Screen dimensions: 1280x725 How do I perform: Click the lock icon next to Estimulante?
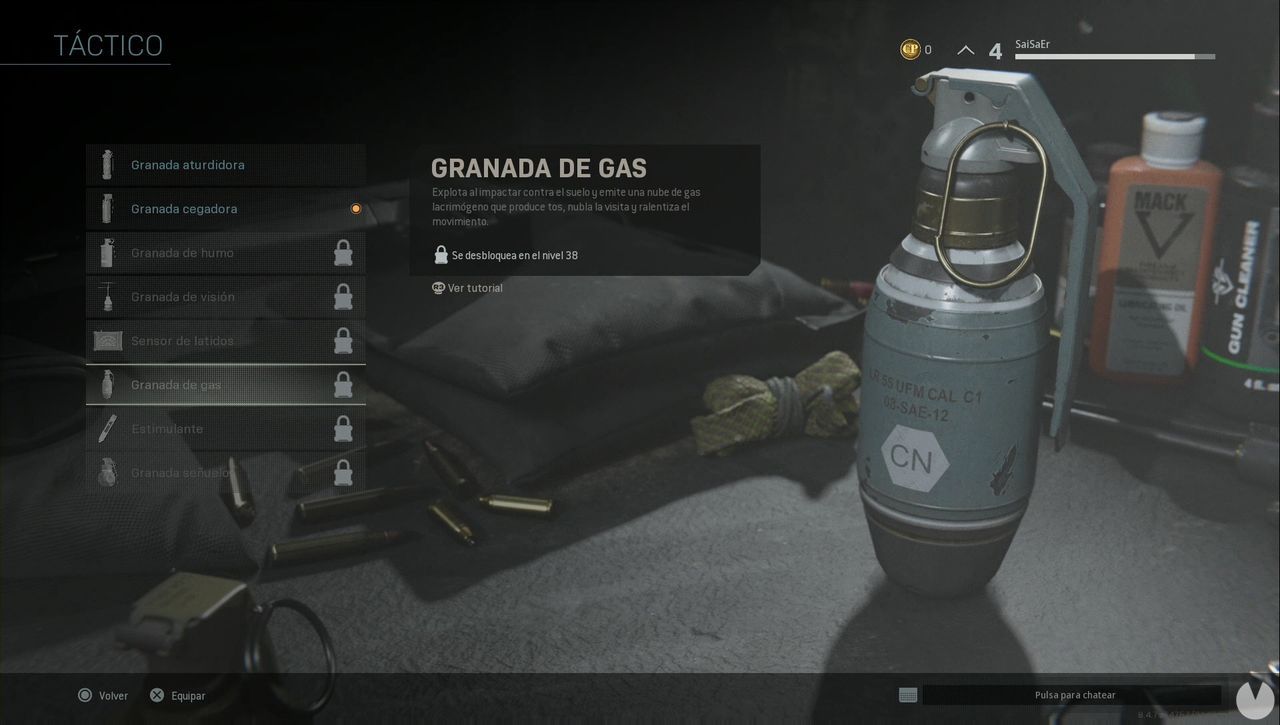tap(343, 428)
